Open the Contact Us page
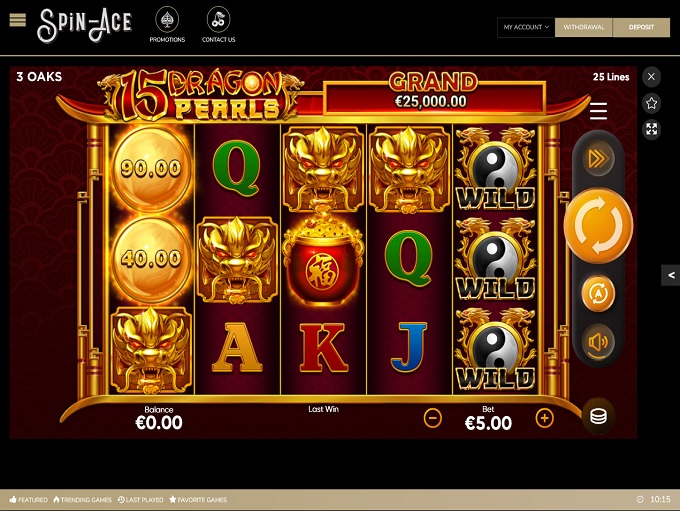Viewport: 680px width, 511px height. click(x=218, y=26)
